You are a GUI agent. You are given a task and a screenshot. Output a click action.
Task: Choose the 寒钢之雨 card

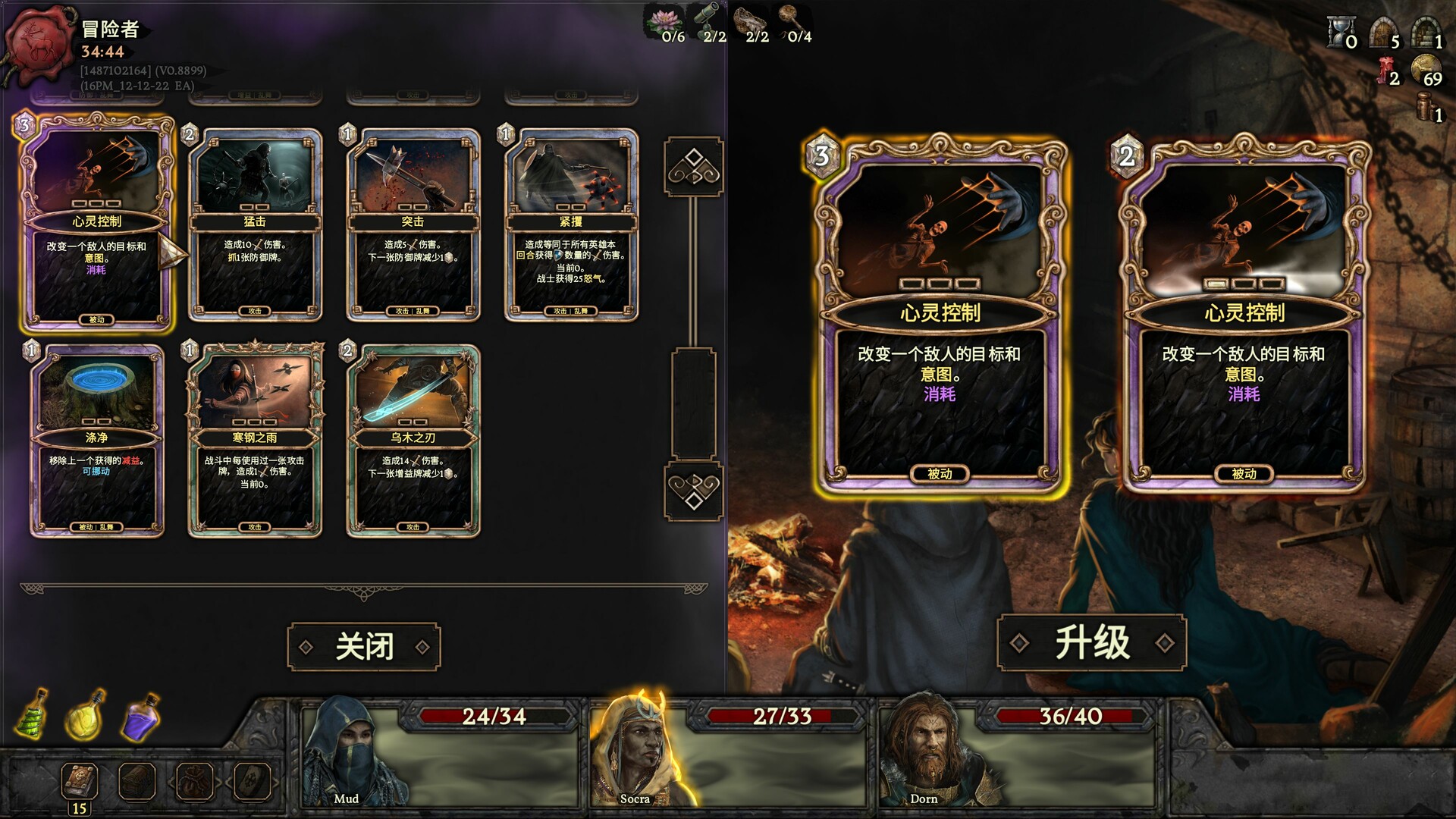point(255,441)
